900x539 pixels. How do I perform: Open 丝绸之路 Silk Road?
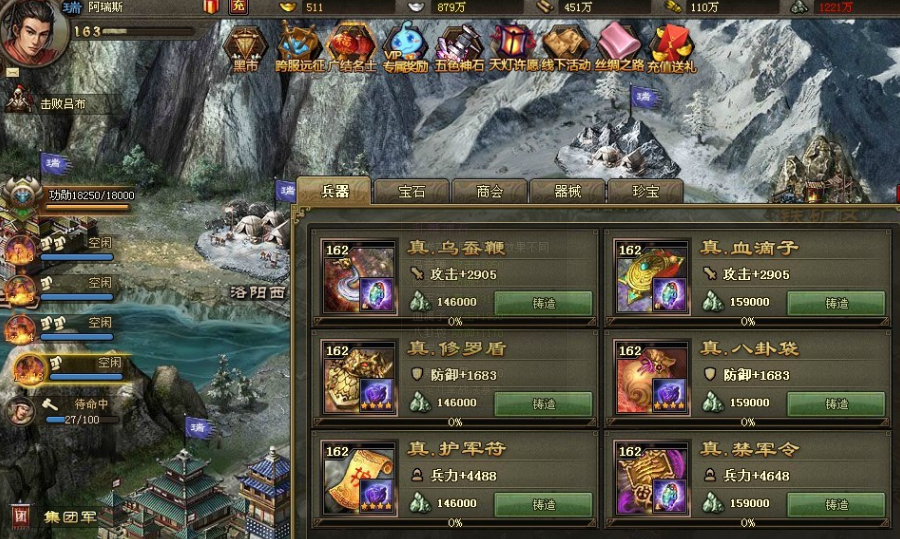620,48
